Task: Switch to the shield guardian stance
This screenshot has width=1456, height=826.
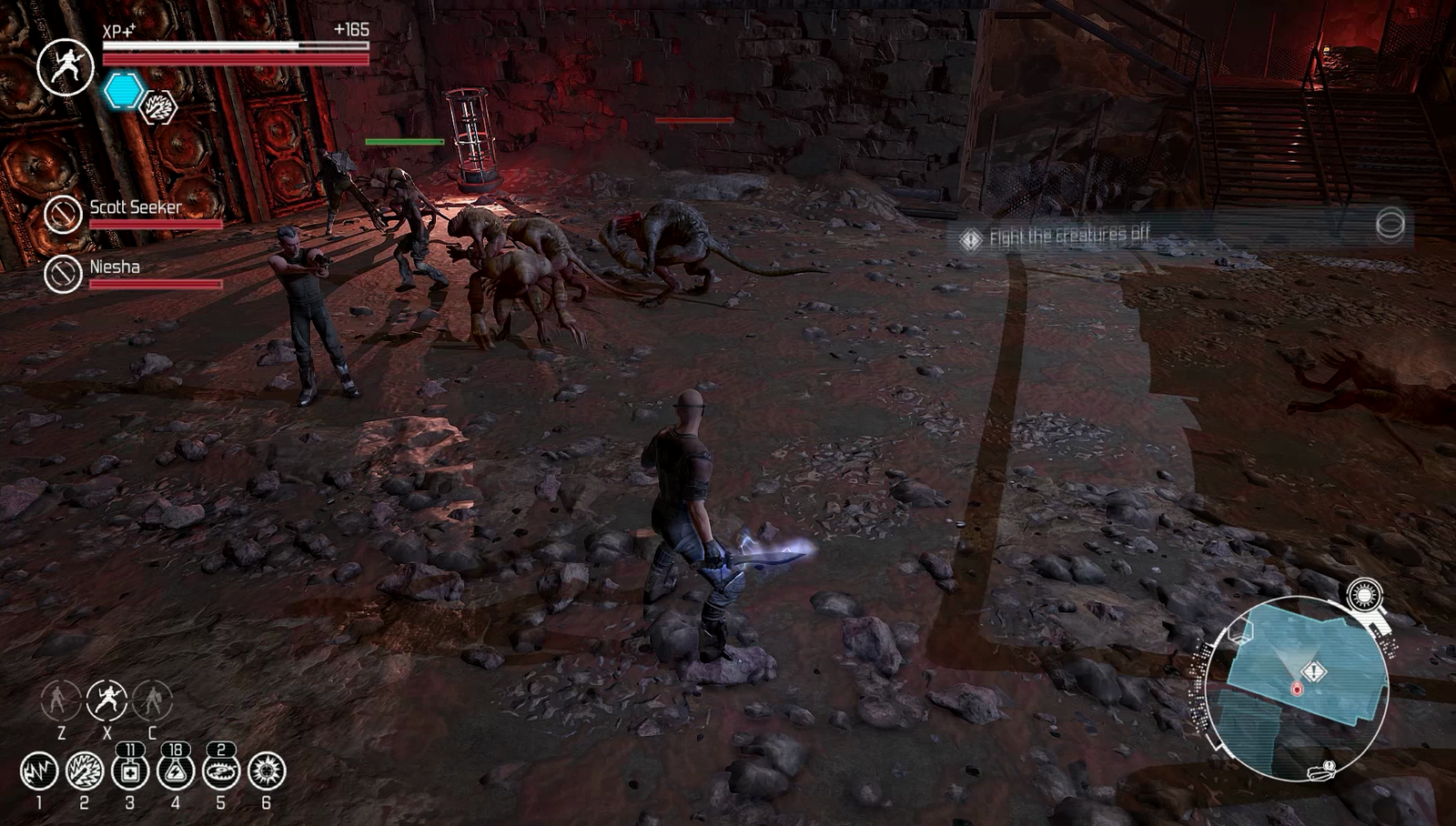Action: pyautogui.click(x=152, y=700)
